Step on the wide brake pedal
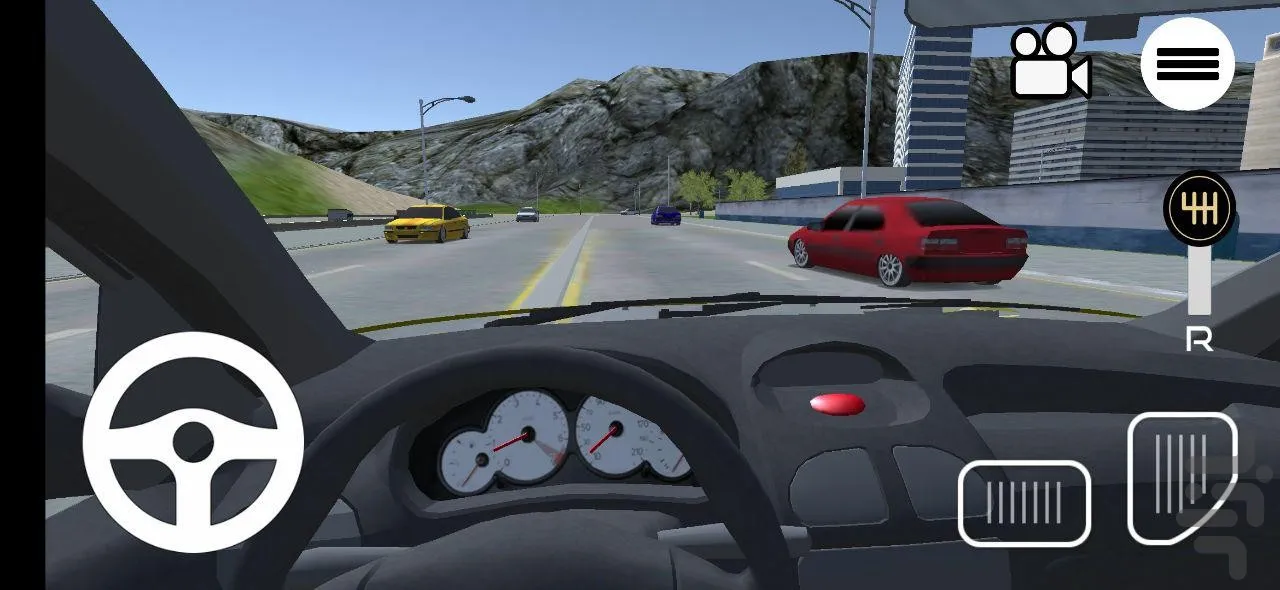The height and width of the screenshot is (590, 1280). (x=1024, y=503)
